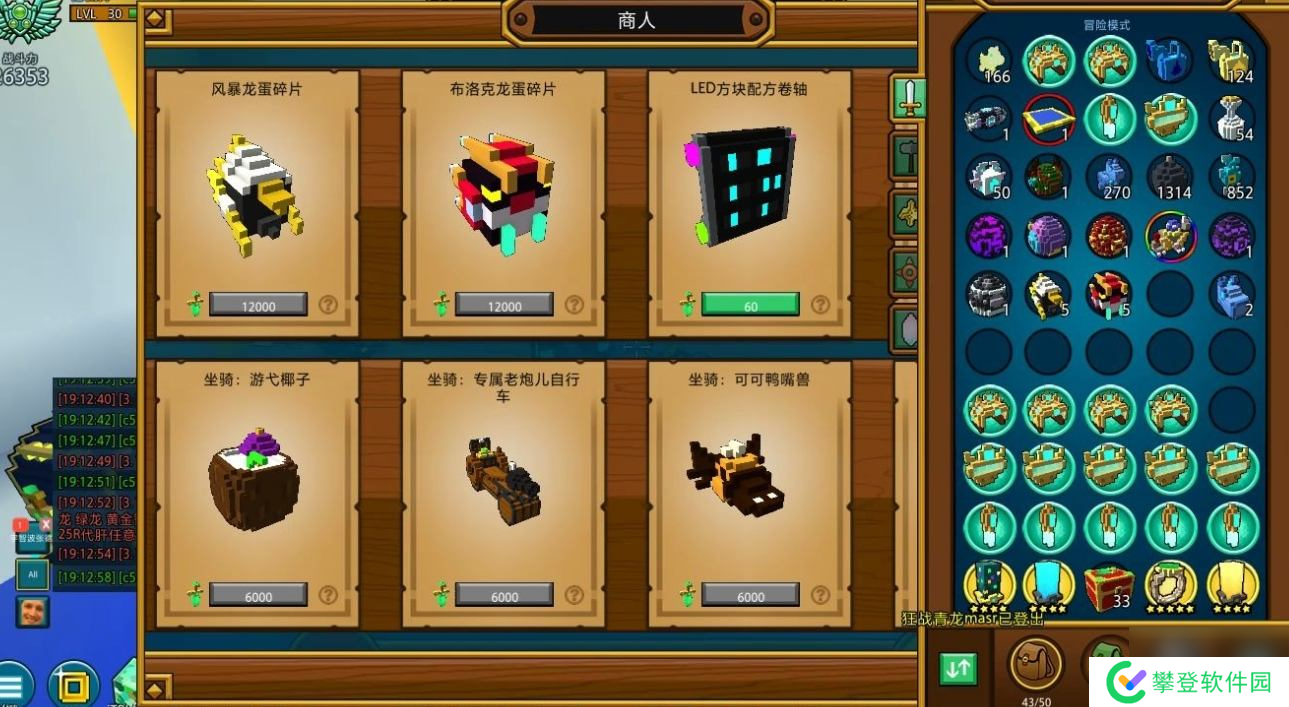Show help for LED方块配方卷轴
This screenshot has width=1289, height=707.
click(x=820, y=304)
